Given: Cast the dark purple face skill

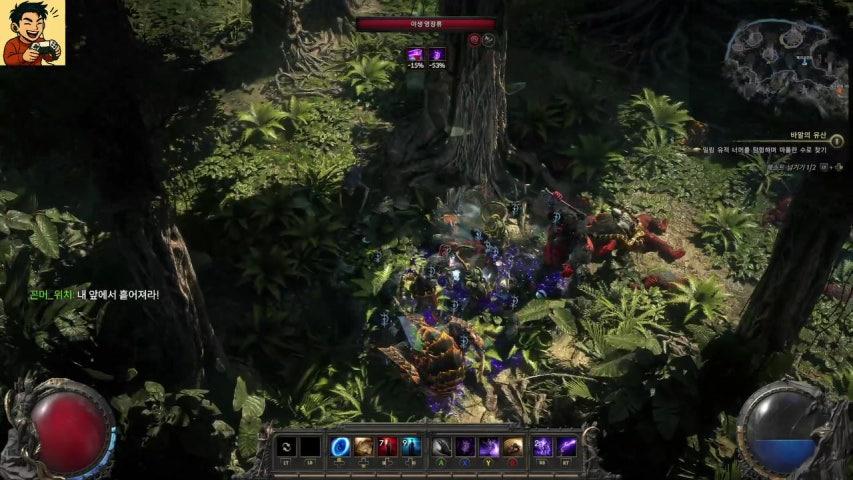Looking at the screenshot, I should (465, 446).
